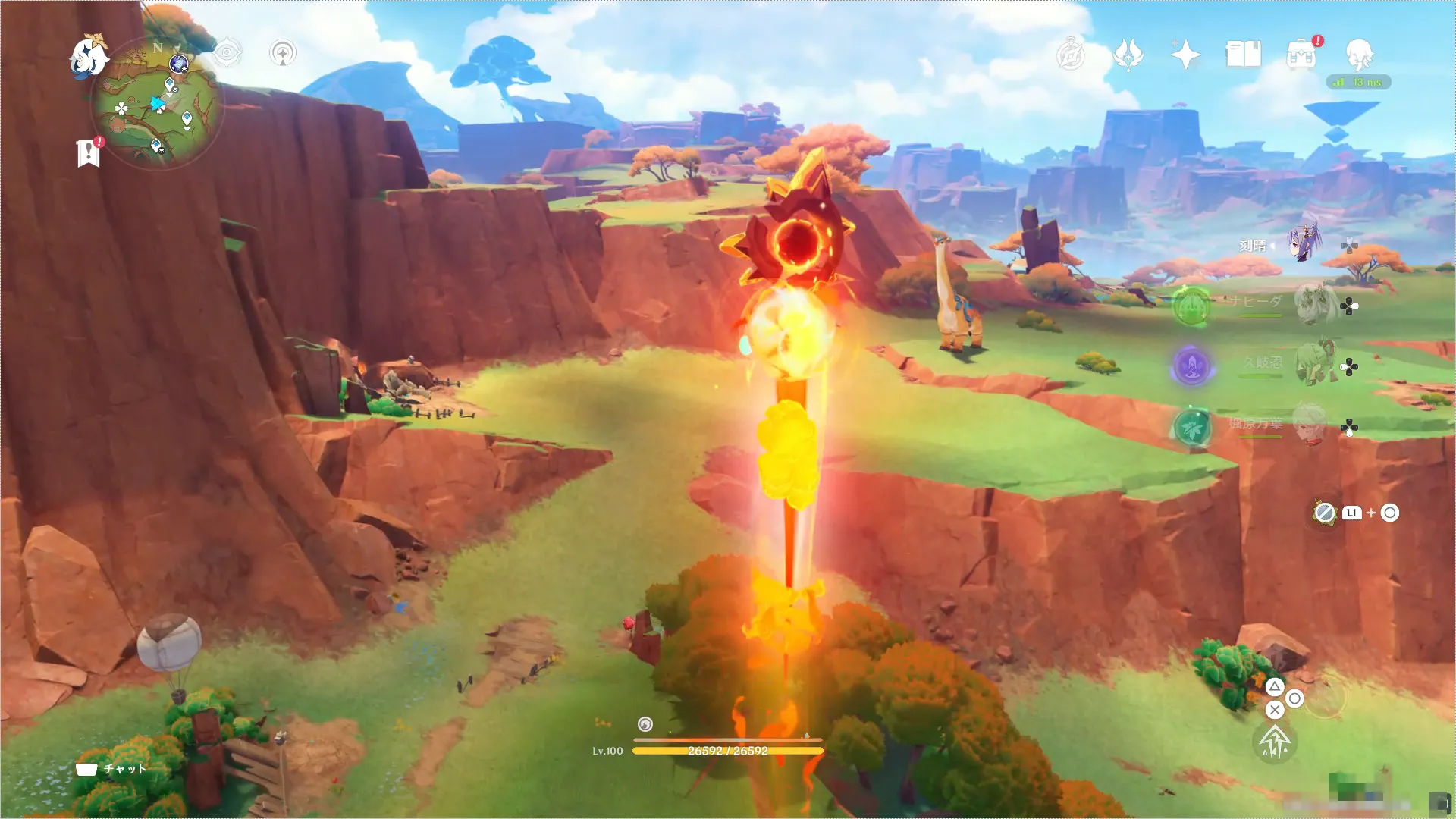Image resolution: width=1456 pixels, height=819 pixels.
Task: Switch to party member 刻晴
Action: coord(1303,244)
